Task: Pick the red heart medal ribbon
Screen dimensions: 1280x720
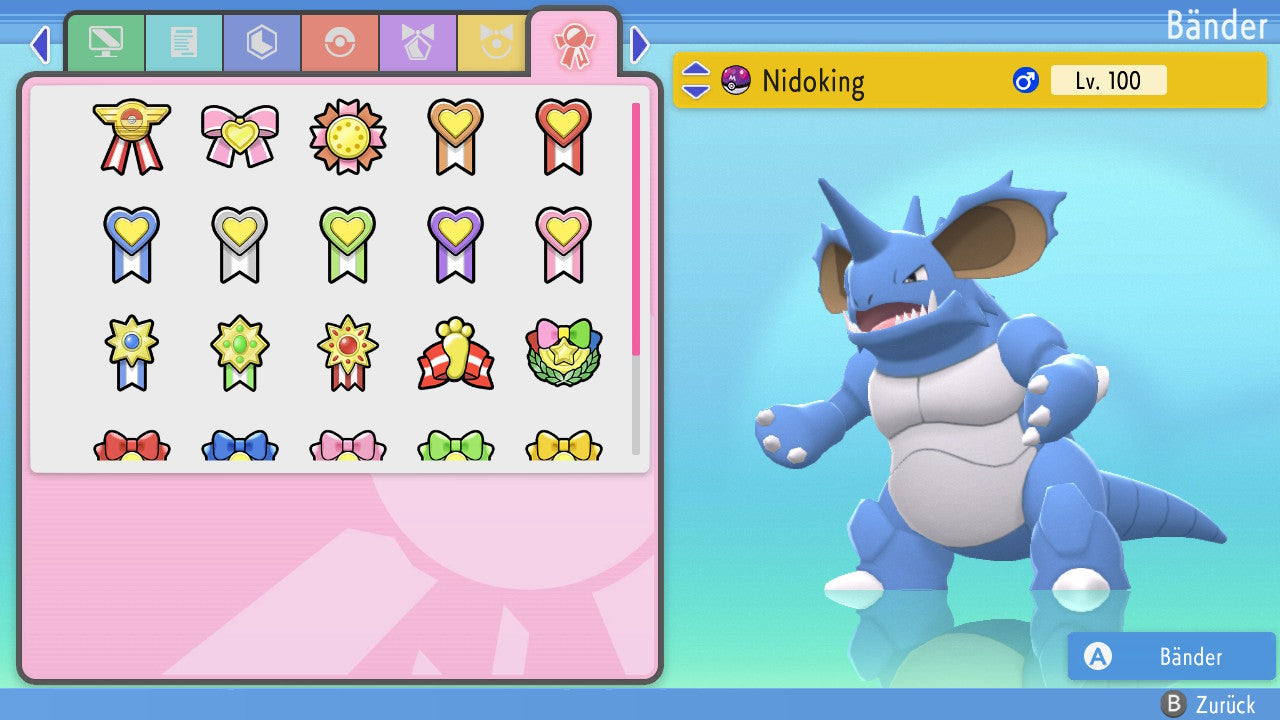Action: (x=563, y=136)
